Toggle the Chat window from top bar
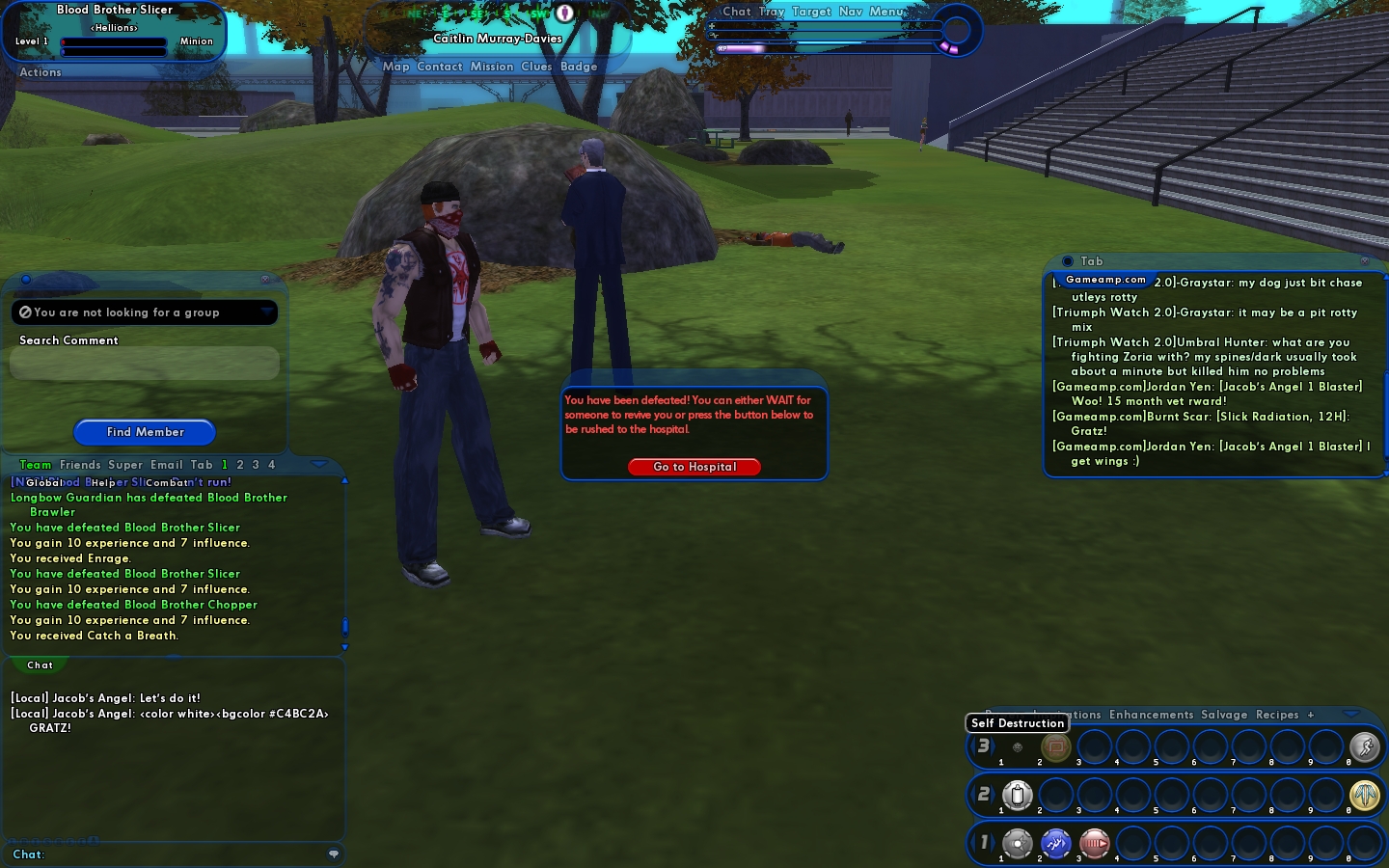The image size is (1389, 868). point(737,12)
